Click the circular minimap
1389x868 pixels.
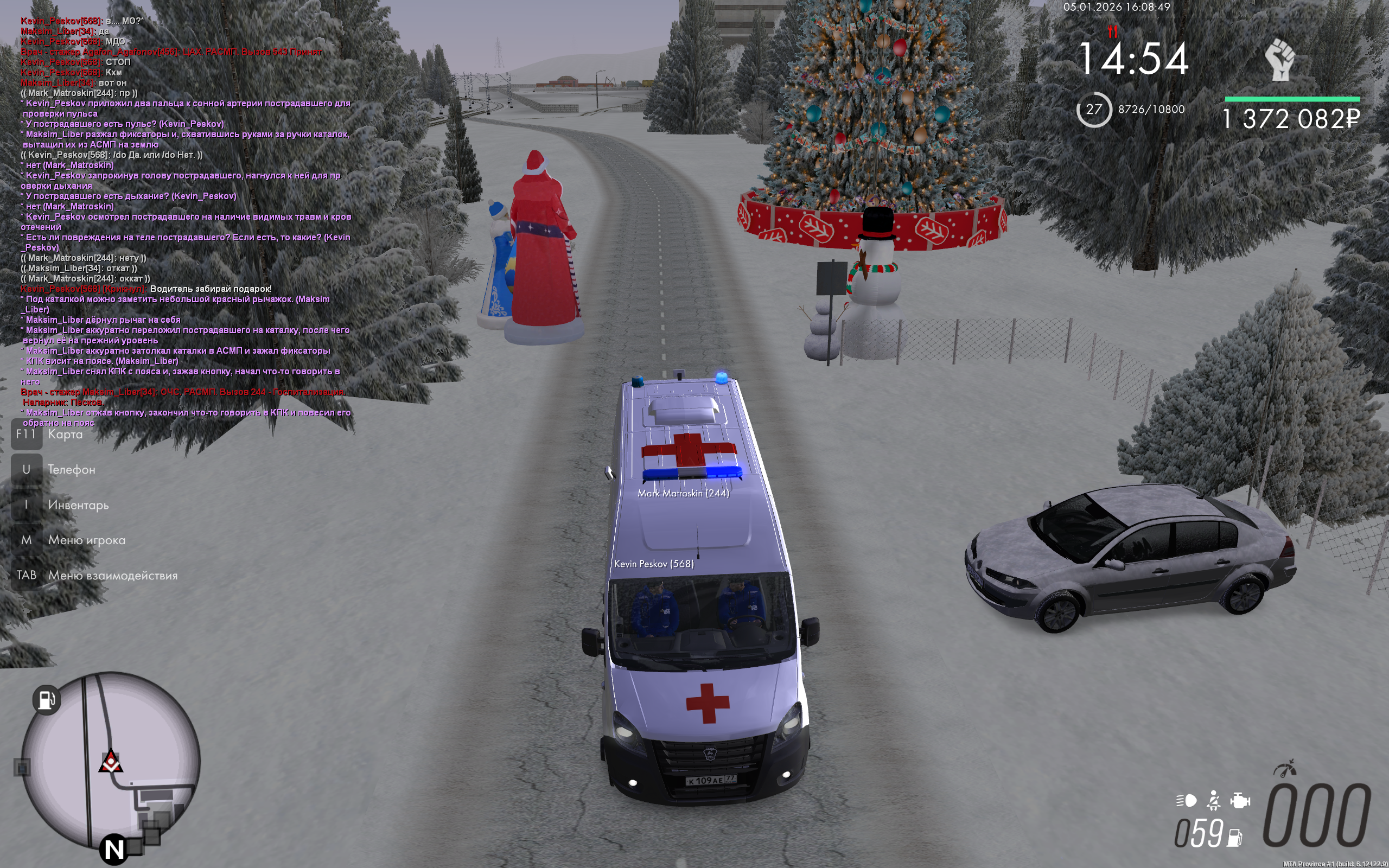pyautogui.click(x=111, y=761)
